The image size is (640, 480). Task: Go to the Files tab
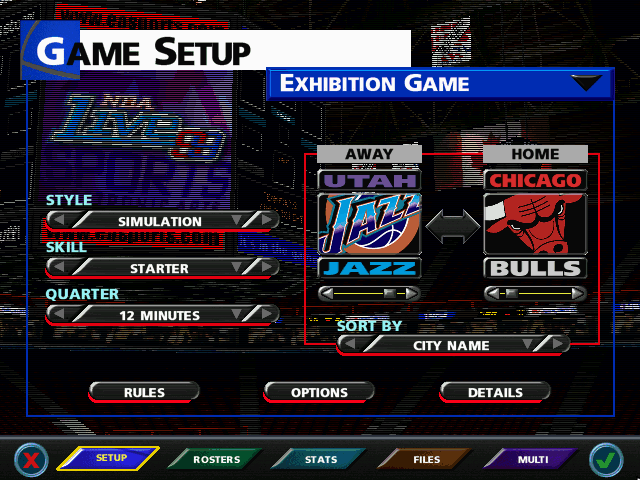pyautogui.click(x=426, y=460)
